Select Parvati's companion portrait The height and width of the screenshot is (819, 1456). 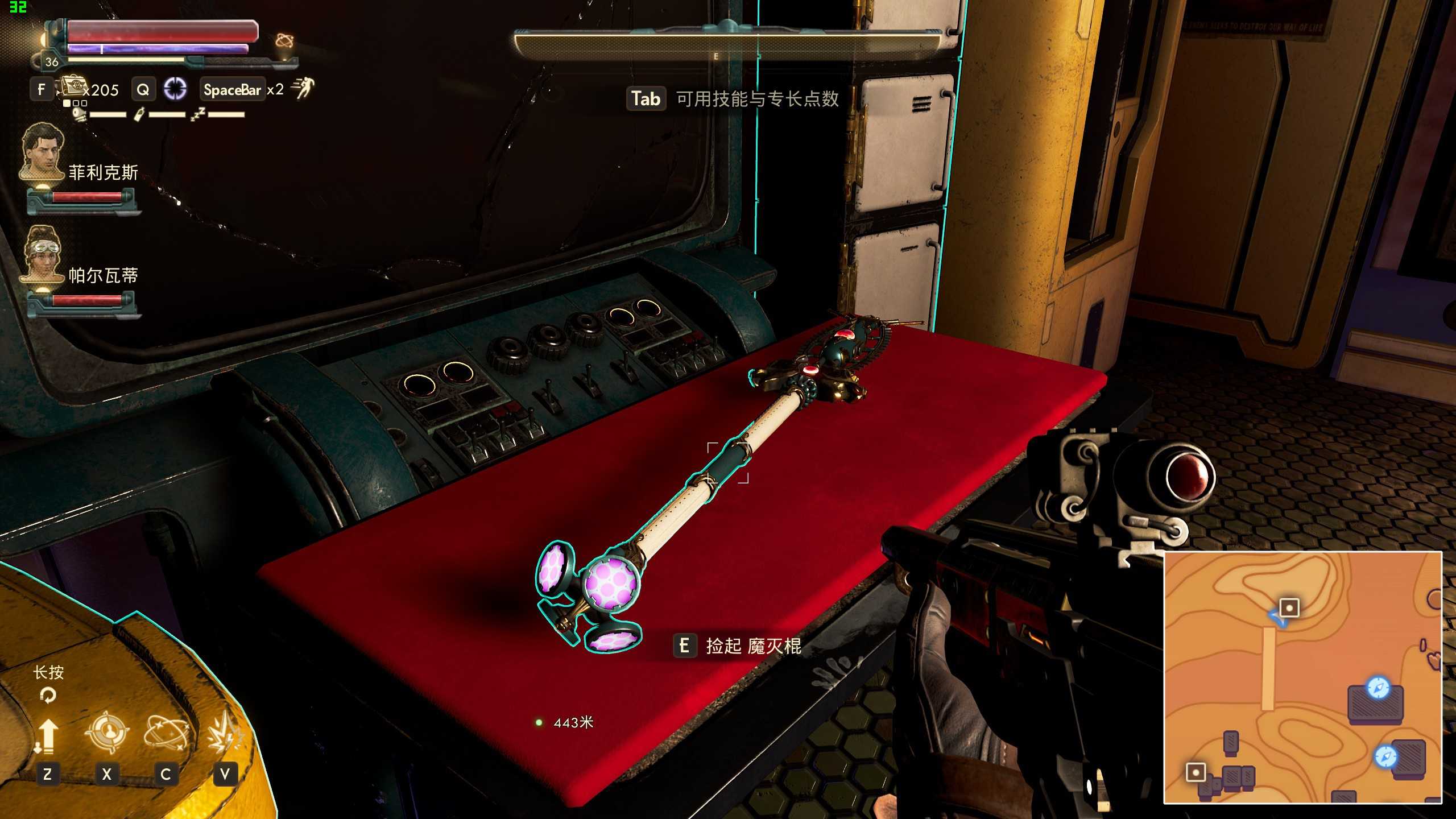pos(43,254)
